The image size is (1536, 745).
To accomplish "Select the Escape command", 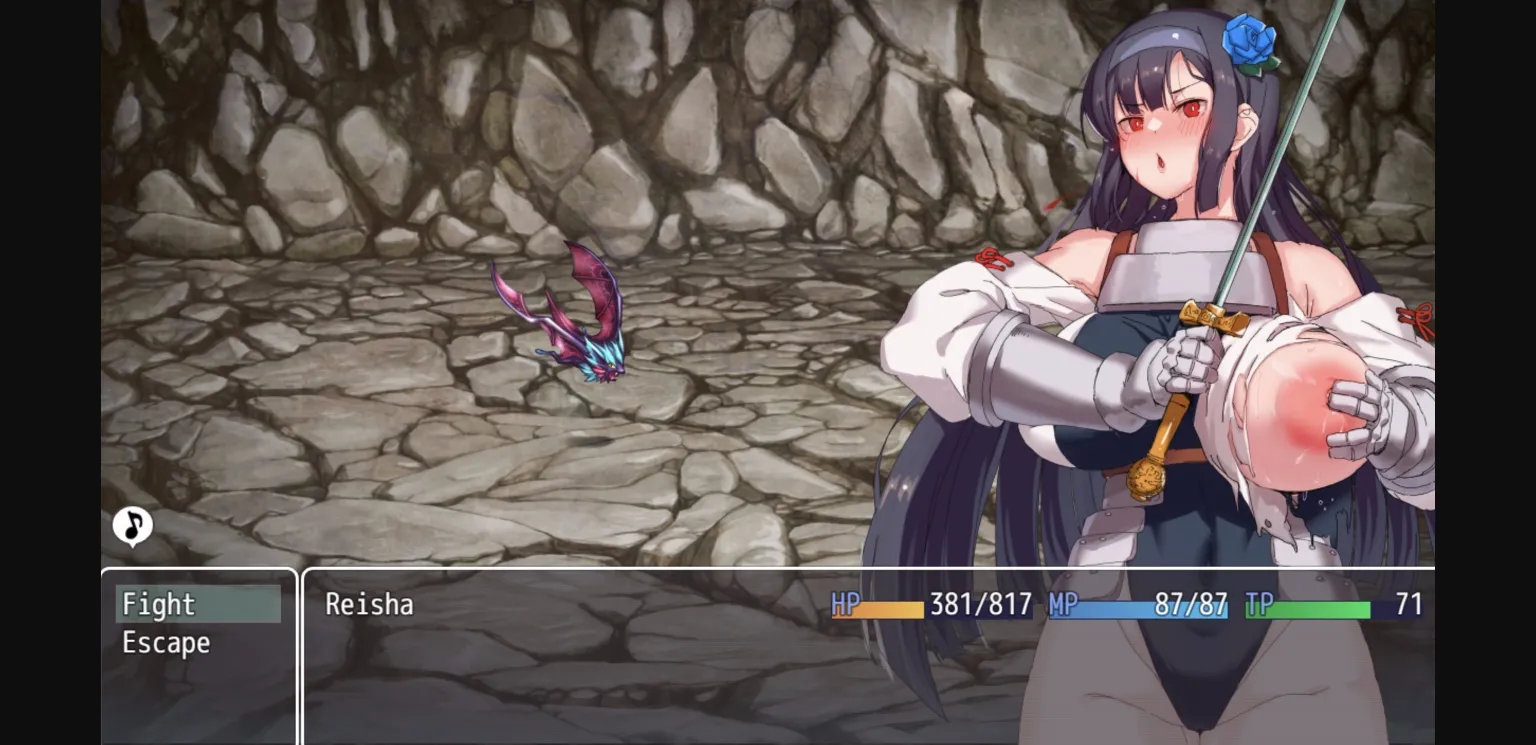I will (165, 643).
